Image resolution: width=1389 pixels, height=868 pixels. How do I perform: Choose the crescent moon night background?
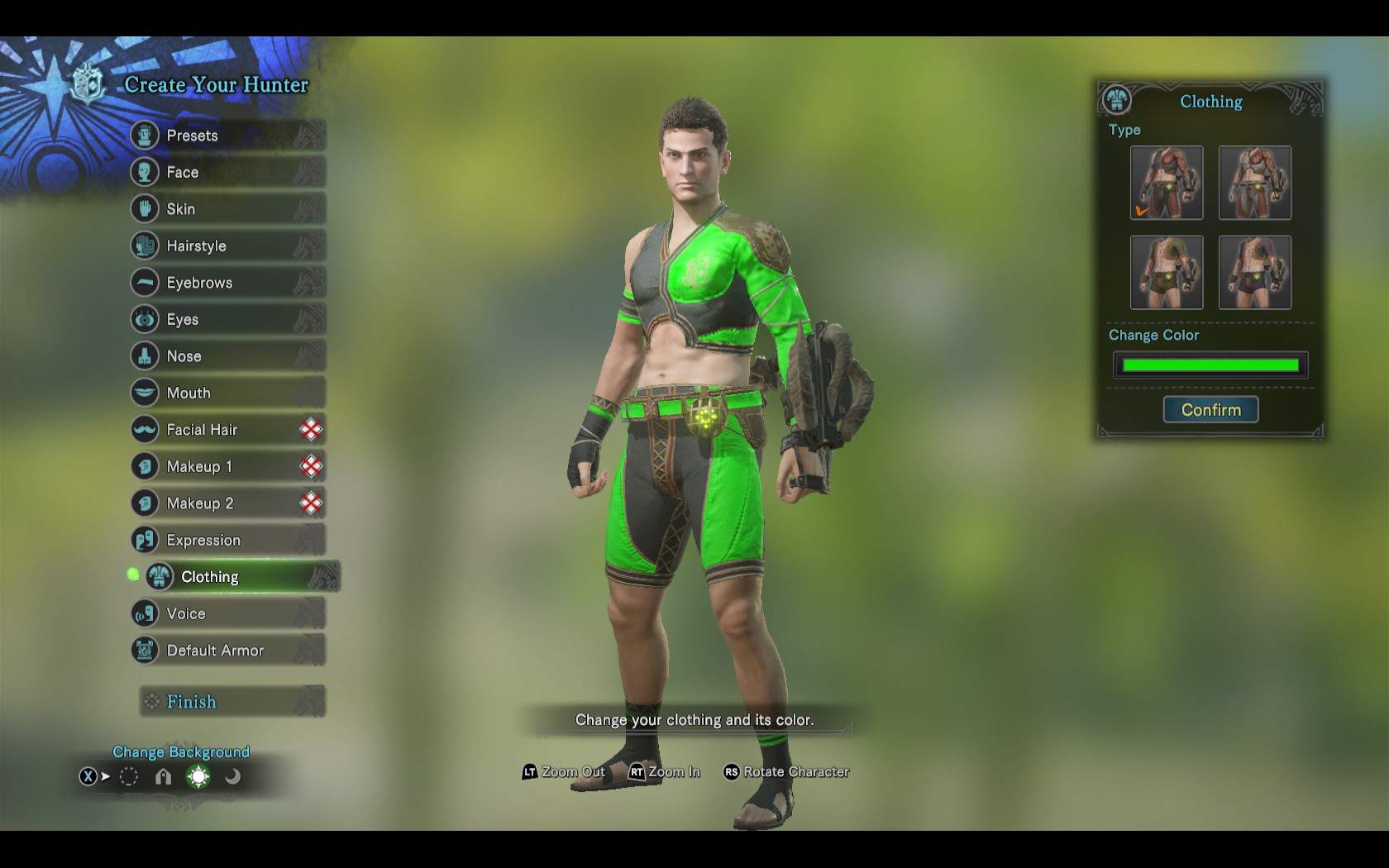233,776
